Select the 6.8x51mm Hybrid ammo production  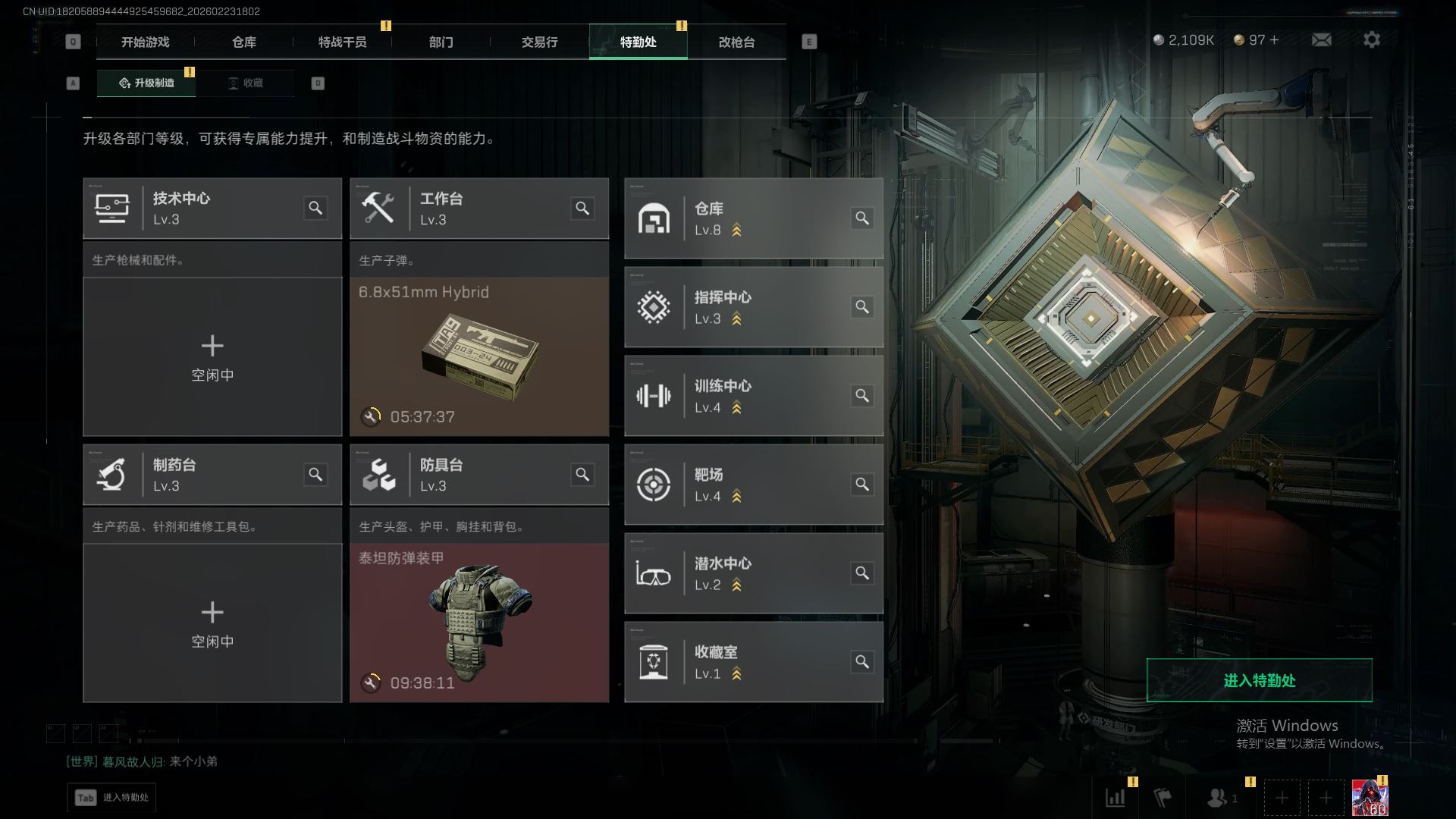point(479,356)
